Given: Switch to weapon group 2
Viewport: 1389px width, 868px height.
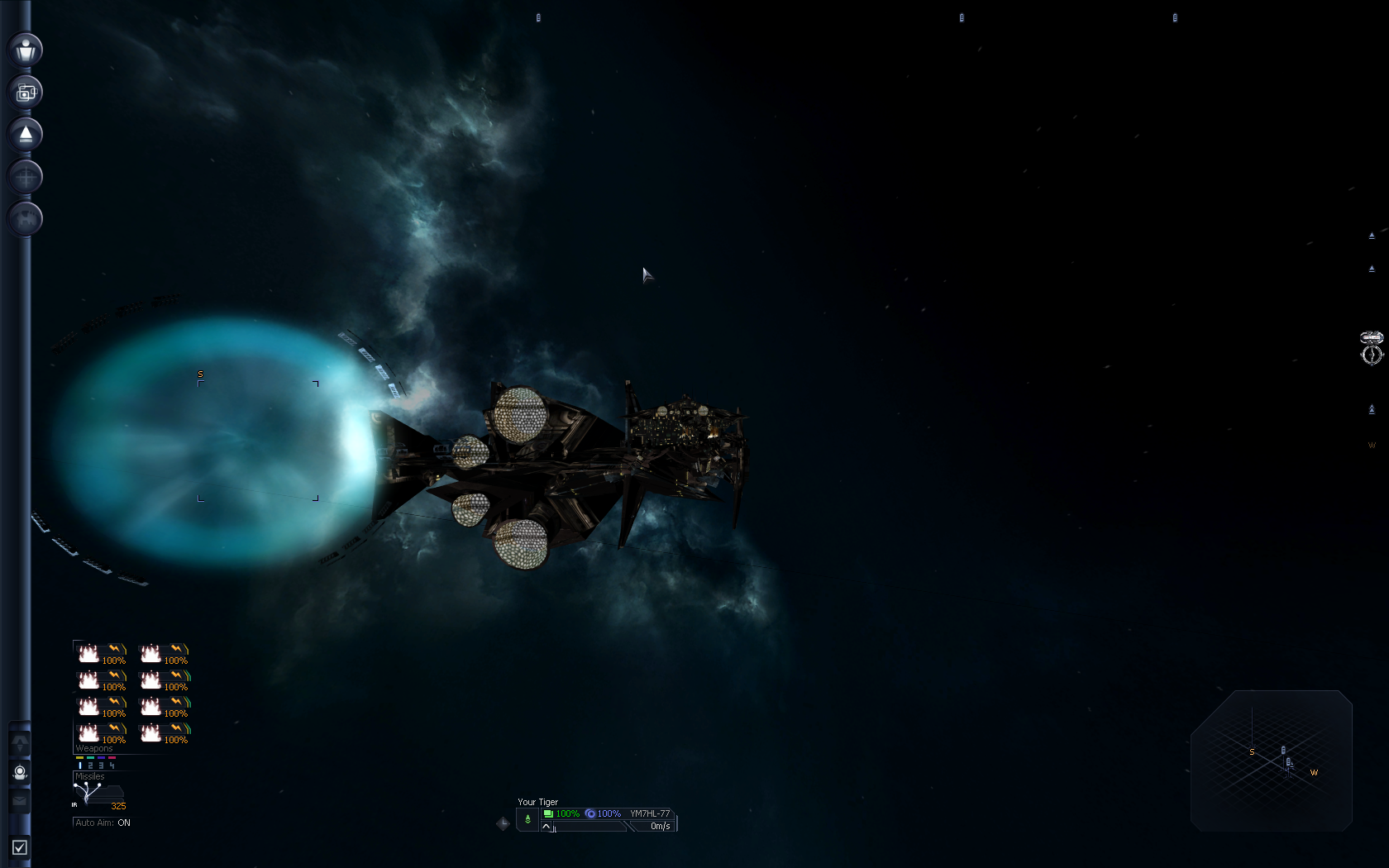Looking at the screenshot, I should pos(90,765).
